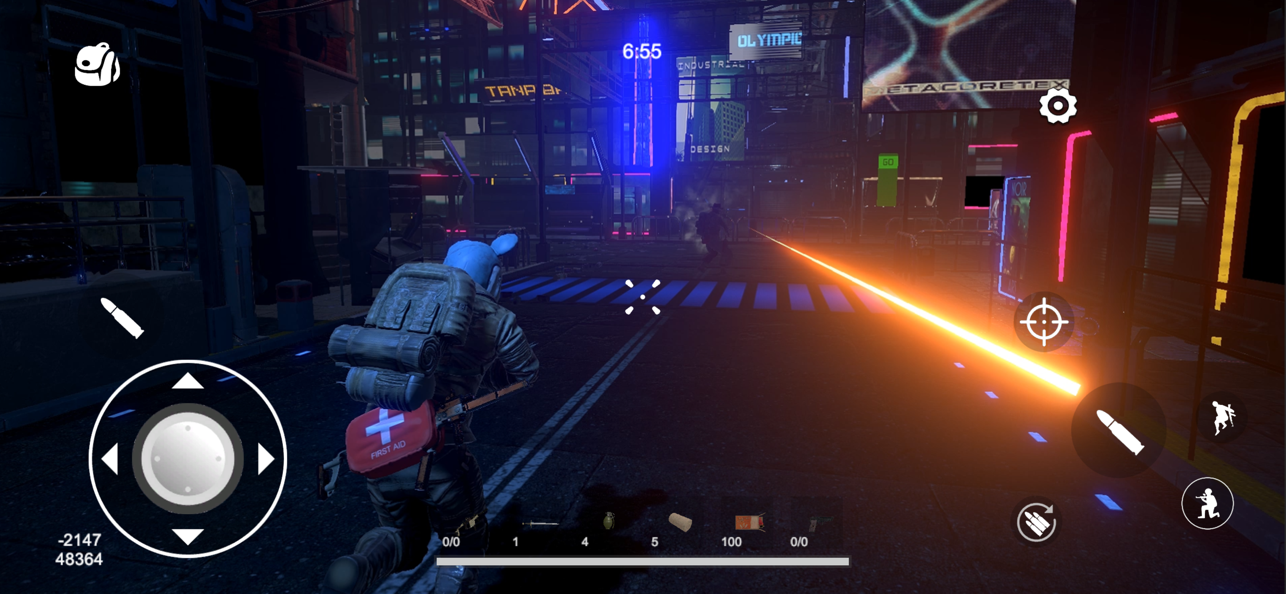The height and width of the screenshot is (594, 1286).
Task: Tap the large bullet fire button on the right
Action: tap(1119, 431)
